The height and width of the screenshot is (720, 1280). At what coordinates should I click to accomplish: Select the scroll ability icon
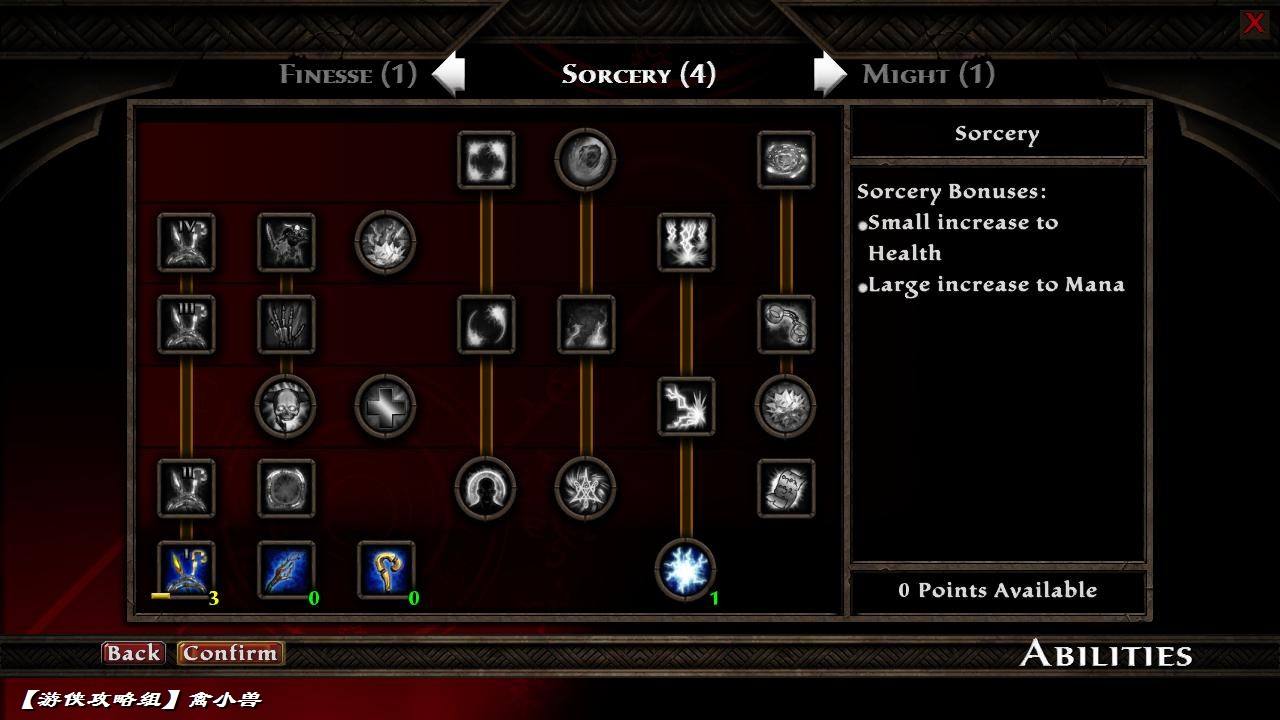786,488
